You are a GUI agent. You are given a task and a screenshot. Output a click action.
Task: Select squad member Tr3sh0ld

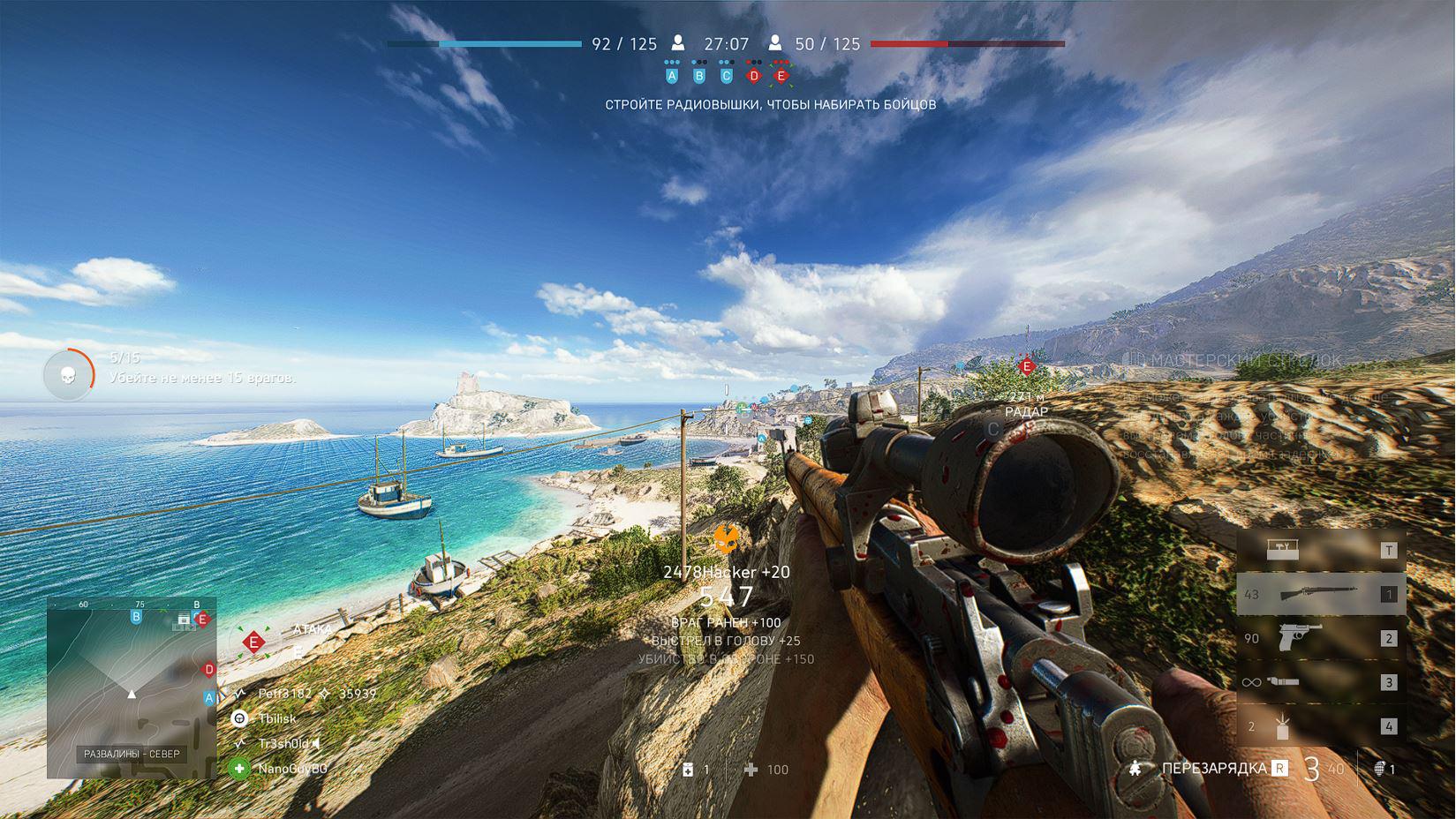(283, 744)
